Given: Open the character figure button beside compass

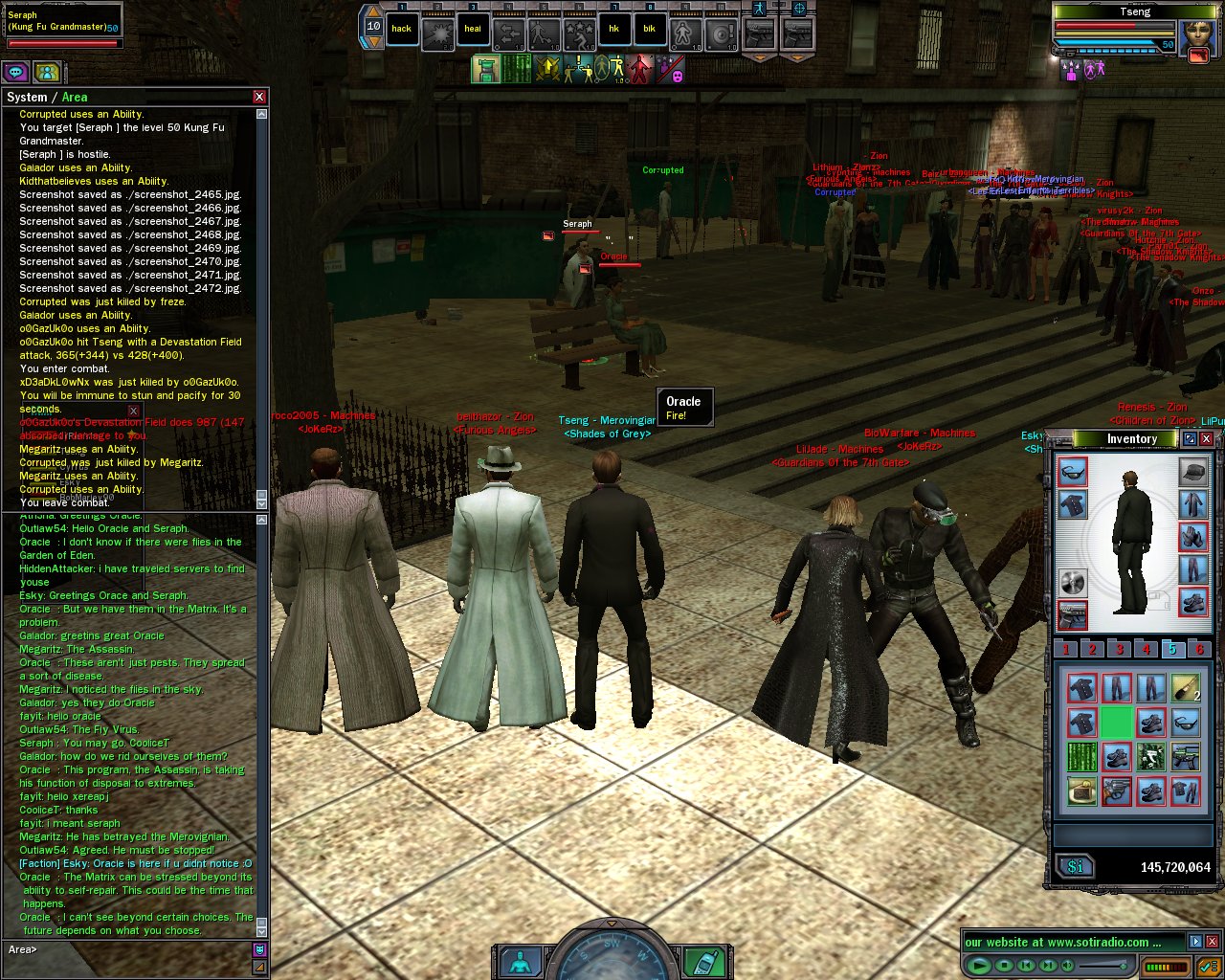Looking at the screenshot, I should coord(520,961).
